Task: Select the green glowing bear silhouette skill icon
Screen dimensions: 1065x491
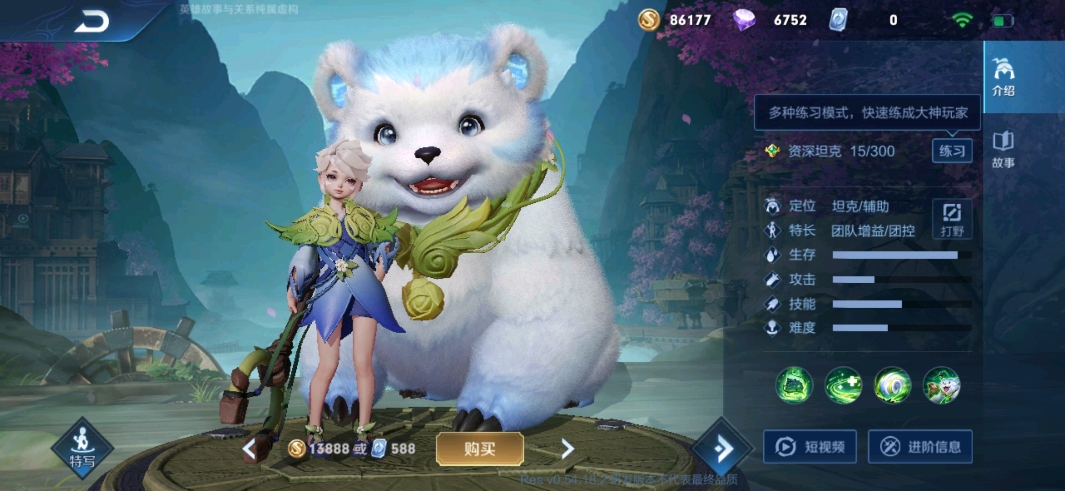Action: click(794, 385)
